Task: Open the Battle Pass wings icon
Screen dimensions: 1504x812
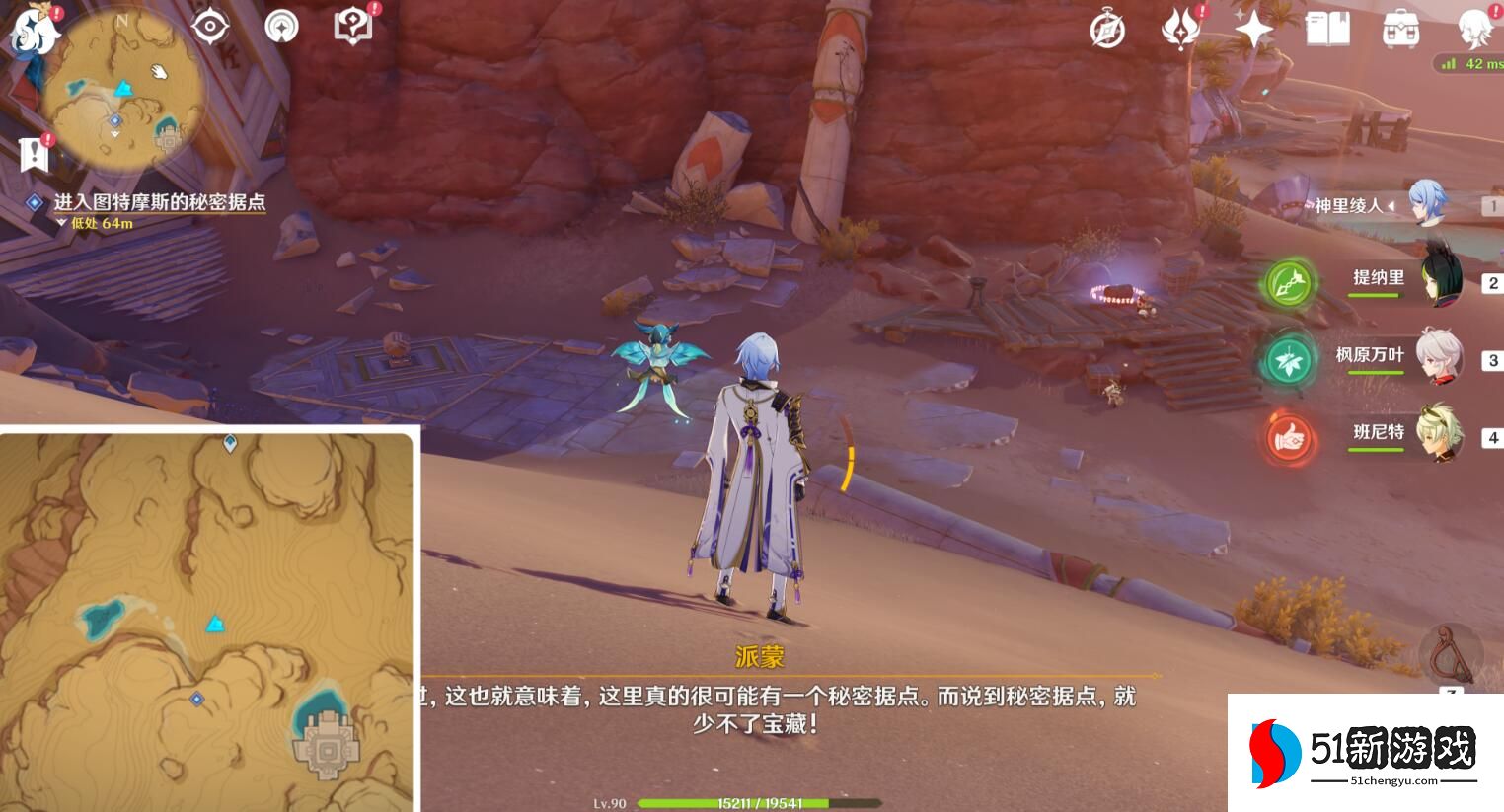Action: pyautogui.click(x=1181, y=29)
